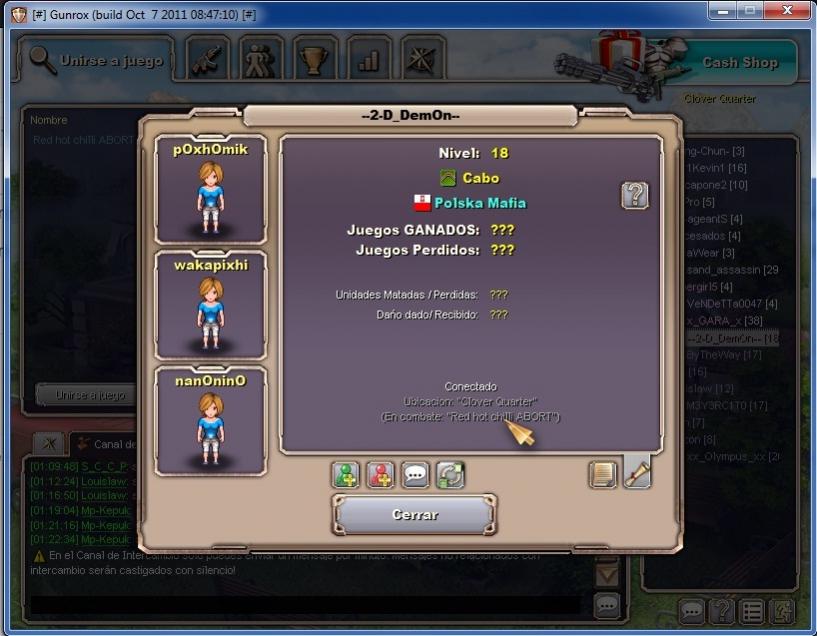The height and width of the screenshot is (636, 817).
Task: Click the question mark help button in profile
Action: 634,195
